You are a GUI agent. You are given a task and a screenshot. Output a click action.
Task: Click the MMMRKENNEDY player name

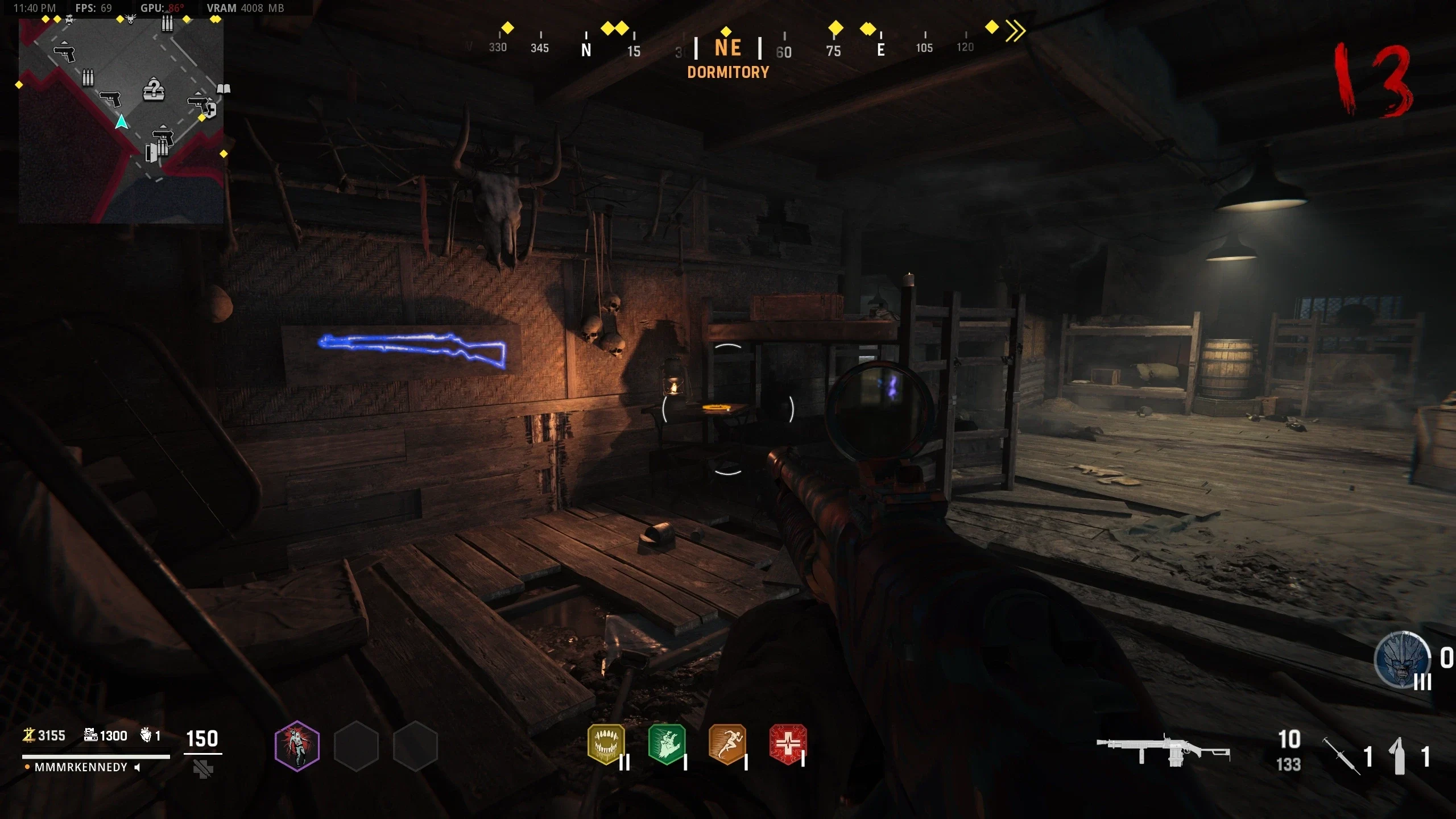coord(81,767)
